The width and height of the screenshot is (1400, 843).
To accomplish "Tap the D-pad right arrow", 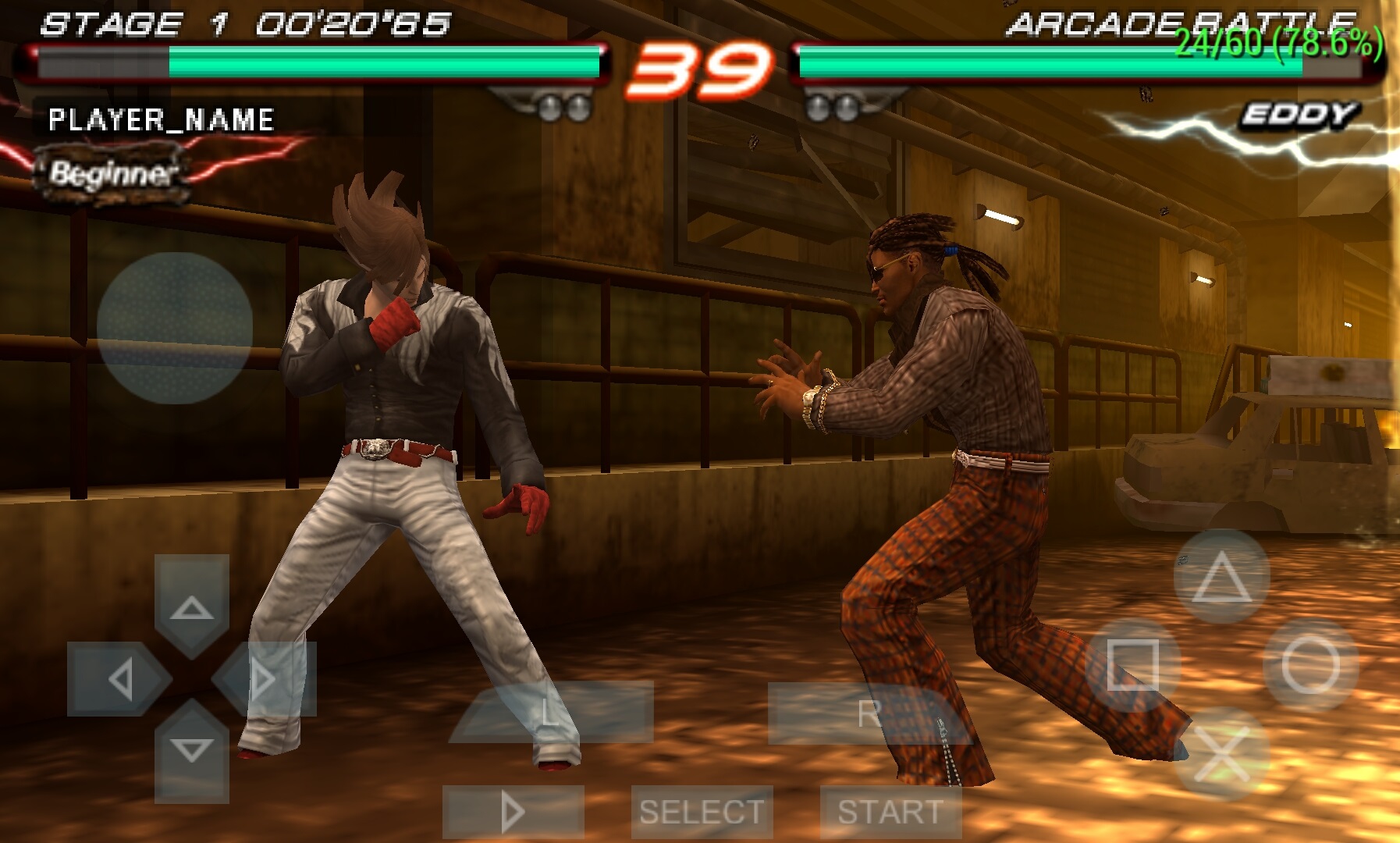I will 265,678.
